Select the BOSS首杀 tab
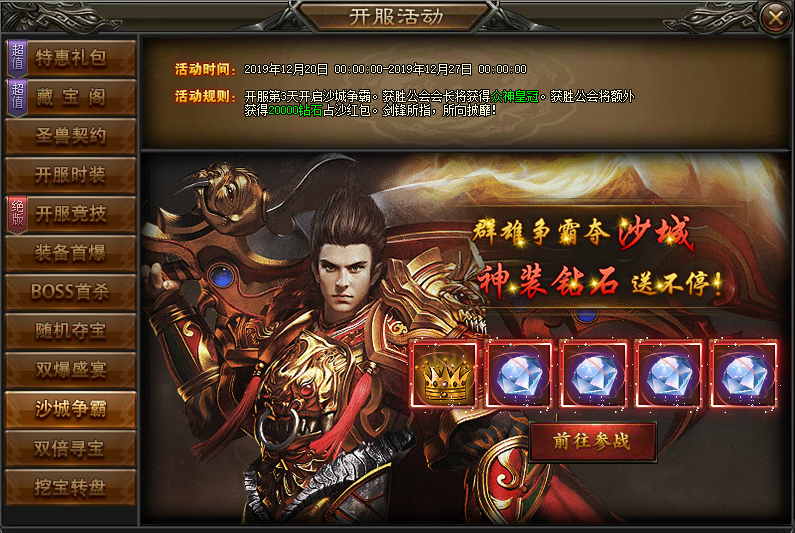The width and height of the screenshot is (795, 533). [70, 291]
